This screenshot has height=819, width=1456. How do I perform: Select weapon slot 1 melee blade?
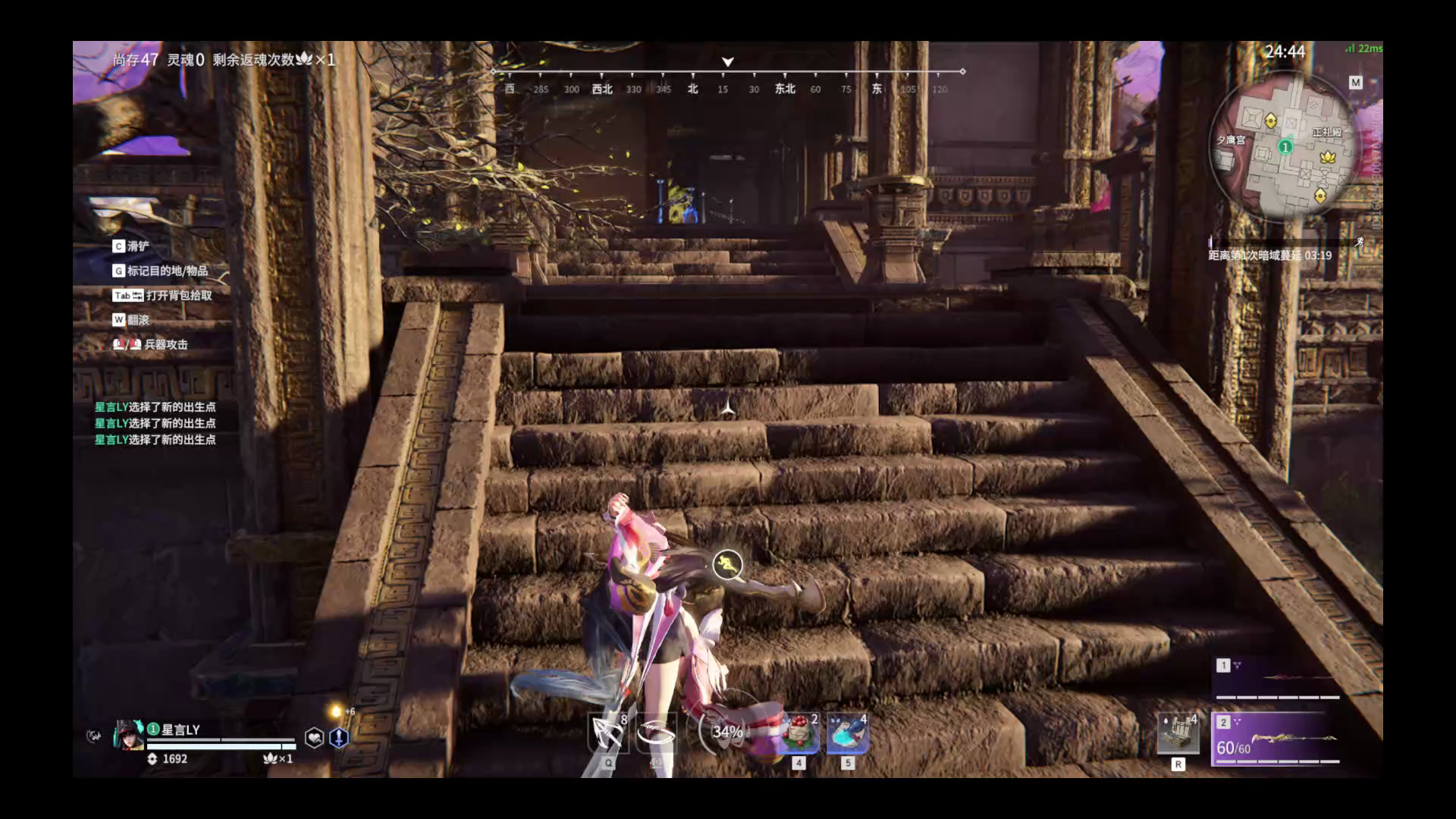coord(1277,677)
